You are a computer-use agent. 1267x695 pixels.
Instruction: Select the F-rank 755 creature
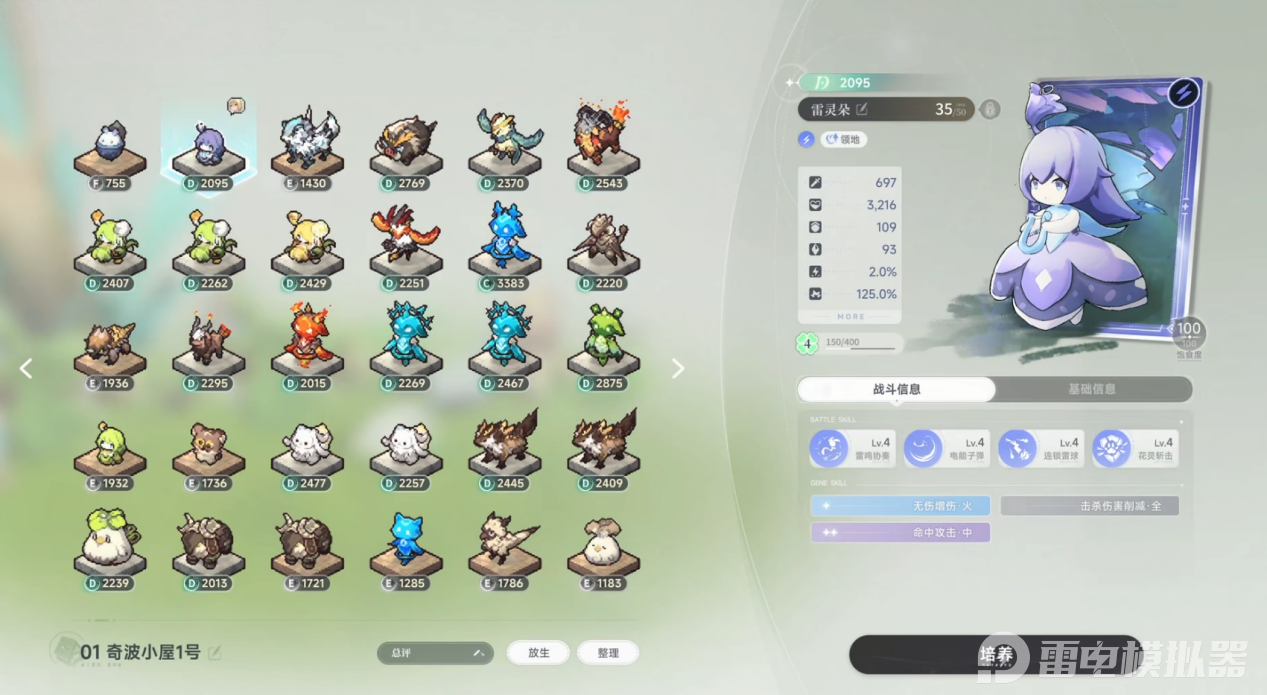coord(110,150)
